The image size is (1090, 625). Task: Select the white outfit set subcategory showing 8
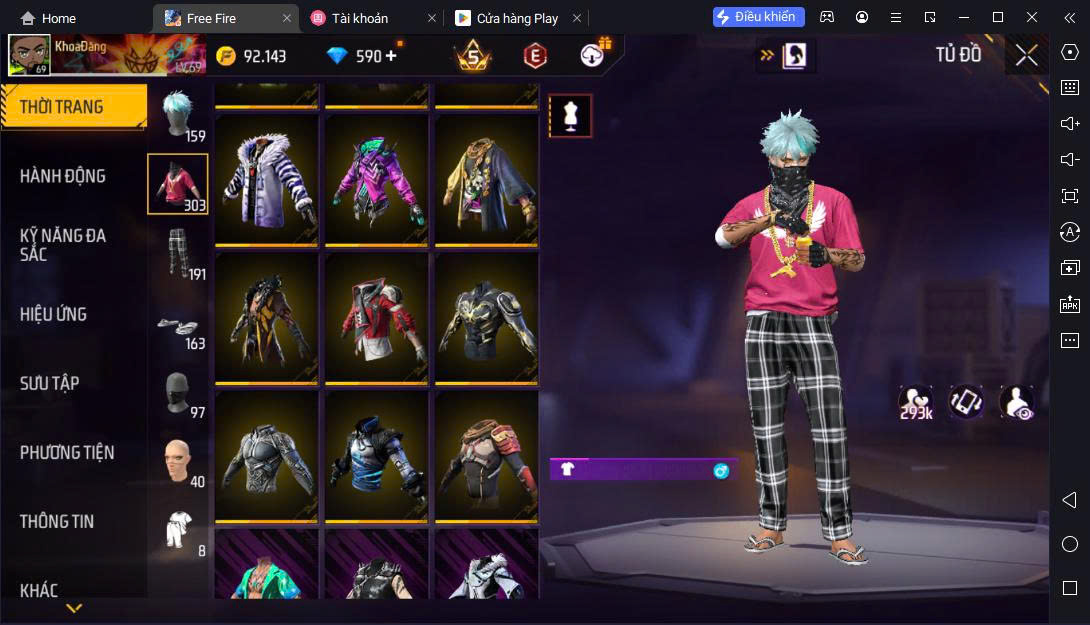178,528
